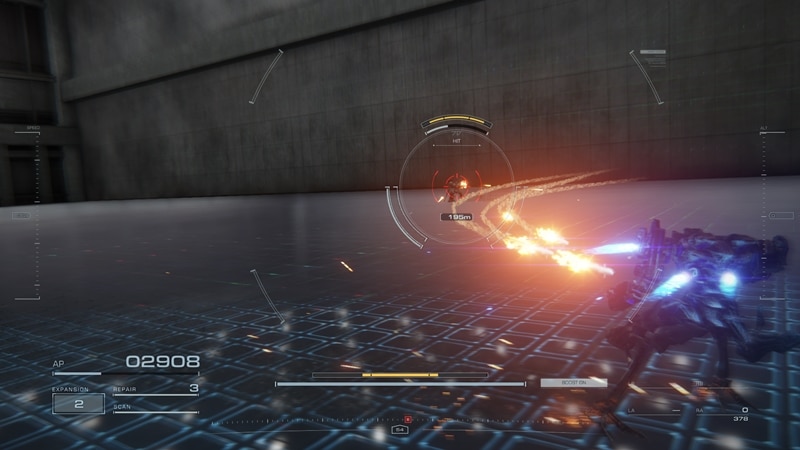800x450 pixels.
Task: Click the red marker on the compass strip
Action: pyautogui.click(x=408, y=419)
